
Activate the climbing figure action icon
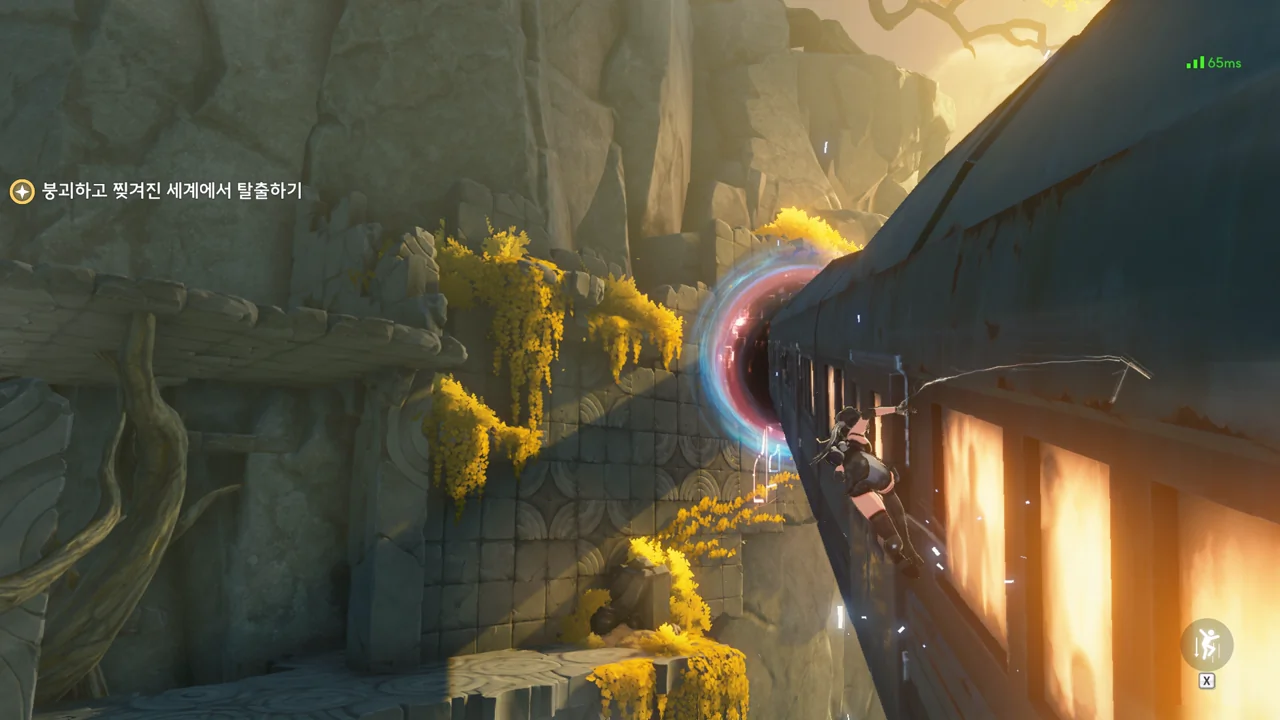tap(1207, 646)
